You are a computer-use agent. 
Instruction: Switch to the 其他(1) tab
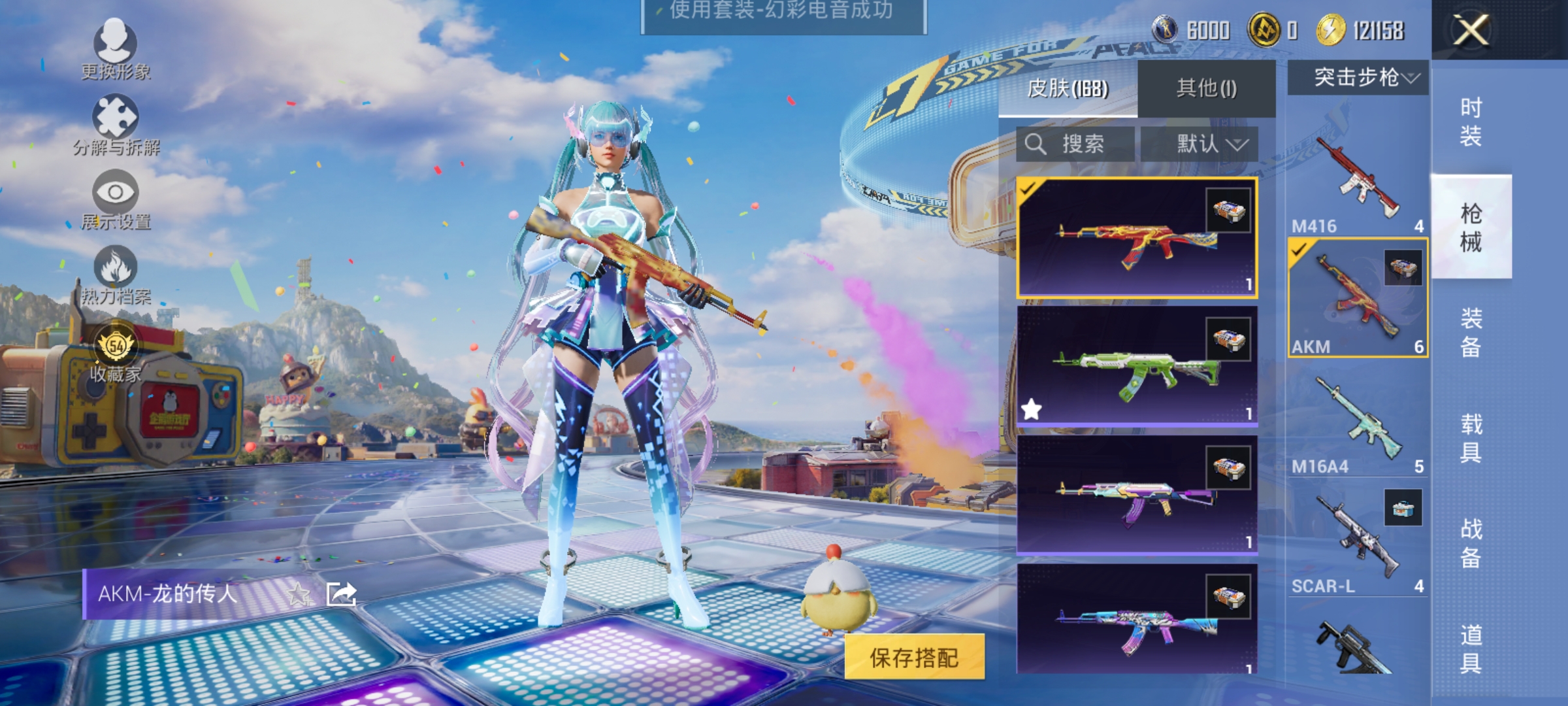[x=1206, y=88]
